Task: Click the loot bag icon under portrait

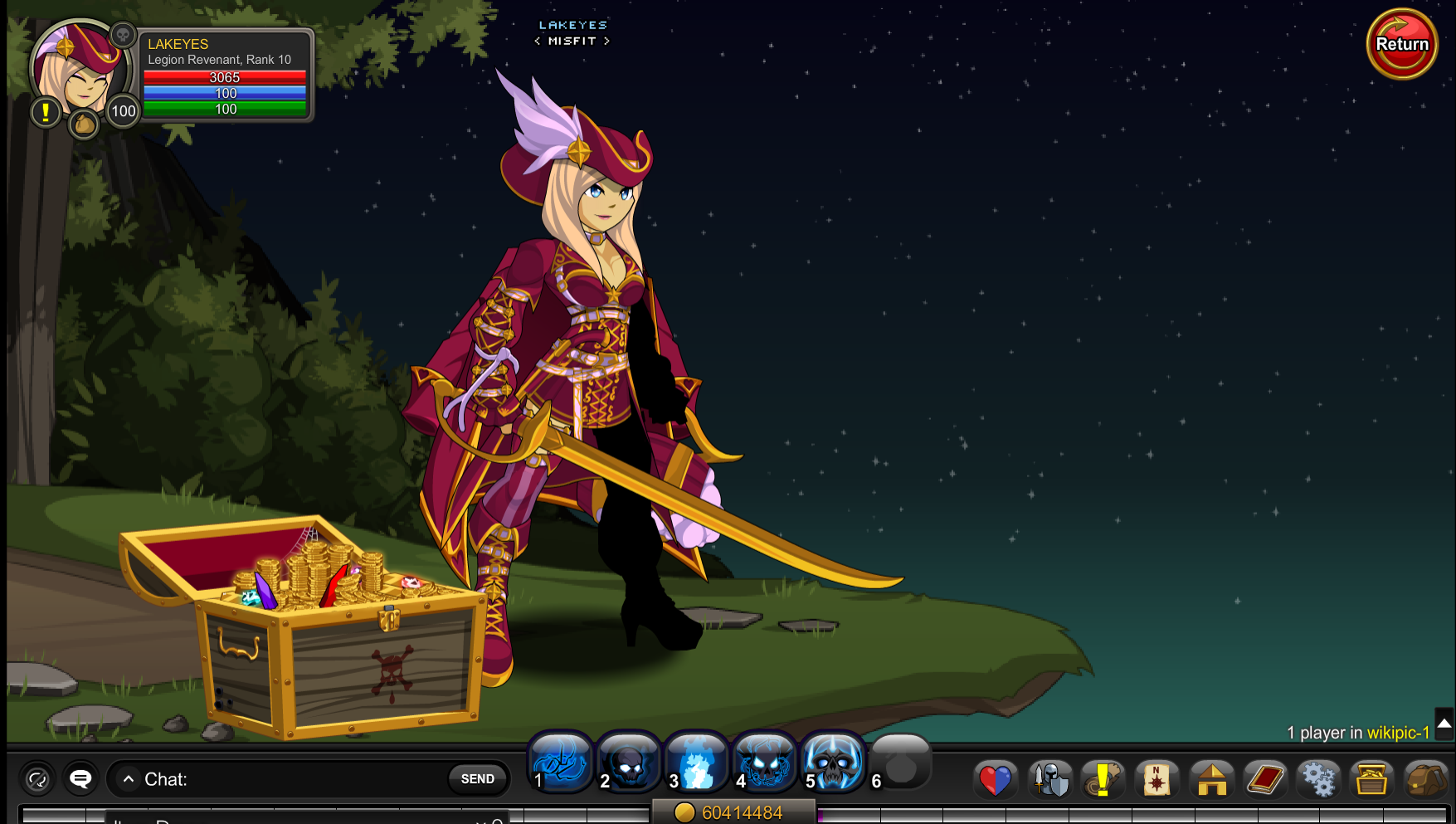Action: coord(84,124)
